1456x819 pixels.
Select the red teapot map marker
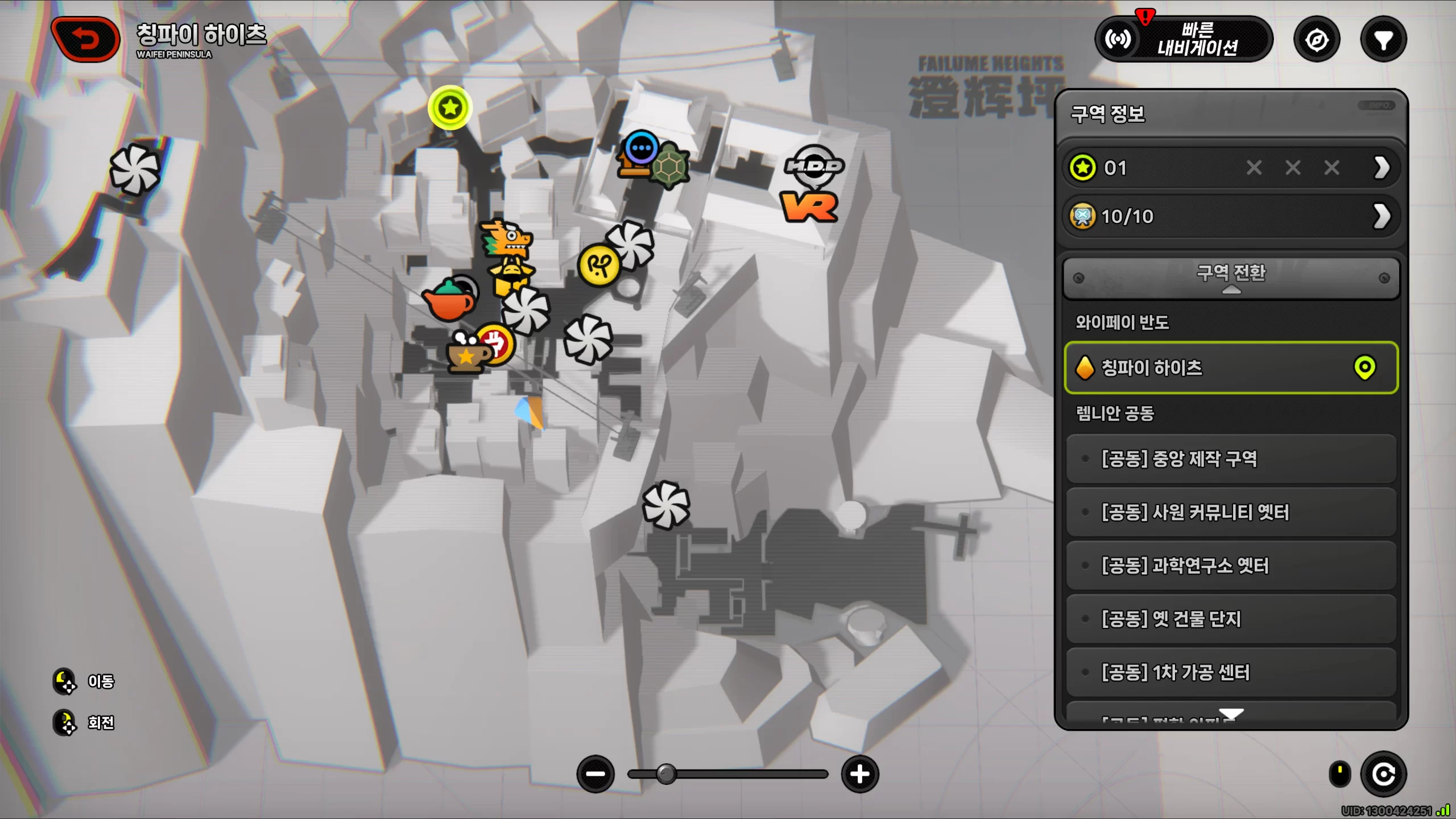point(449,300)
